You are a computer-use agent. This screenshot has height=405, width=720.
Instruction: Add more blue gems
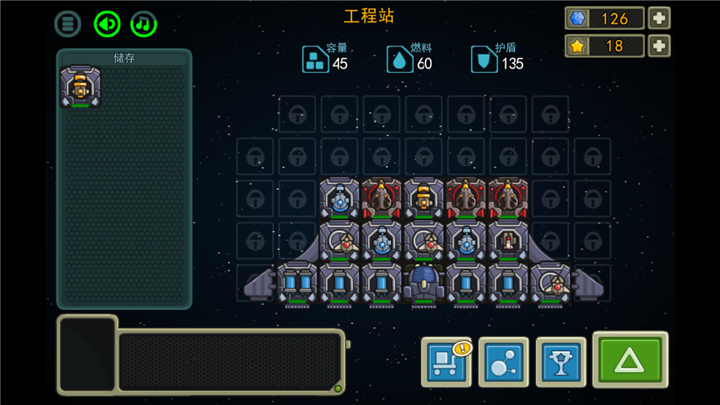tap(659, 18)
